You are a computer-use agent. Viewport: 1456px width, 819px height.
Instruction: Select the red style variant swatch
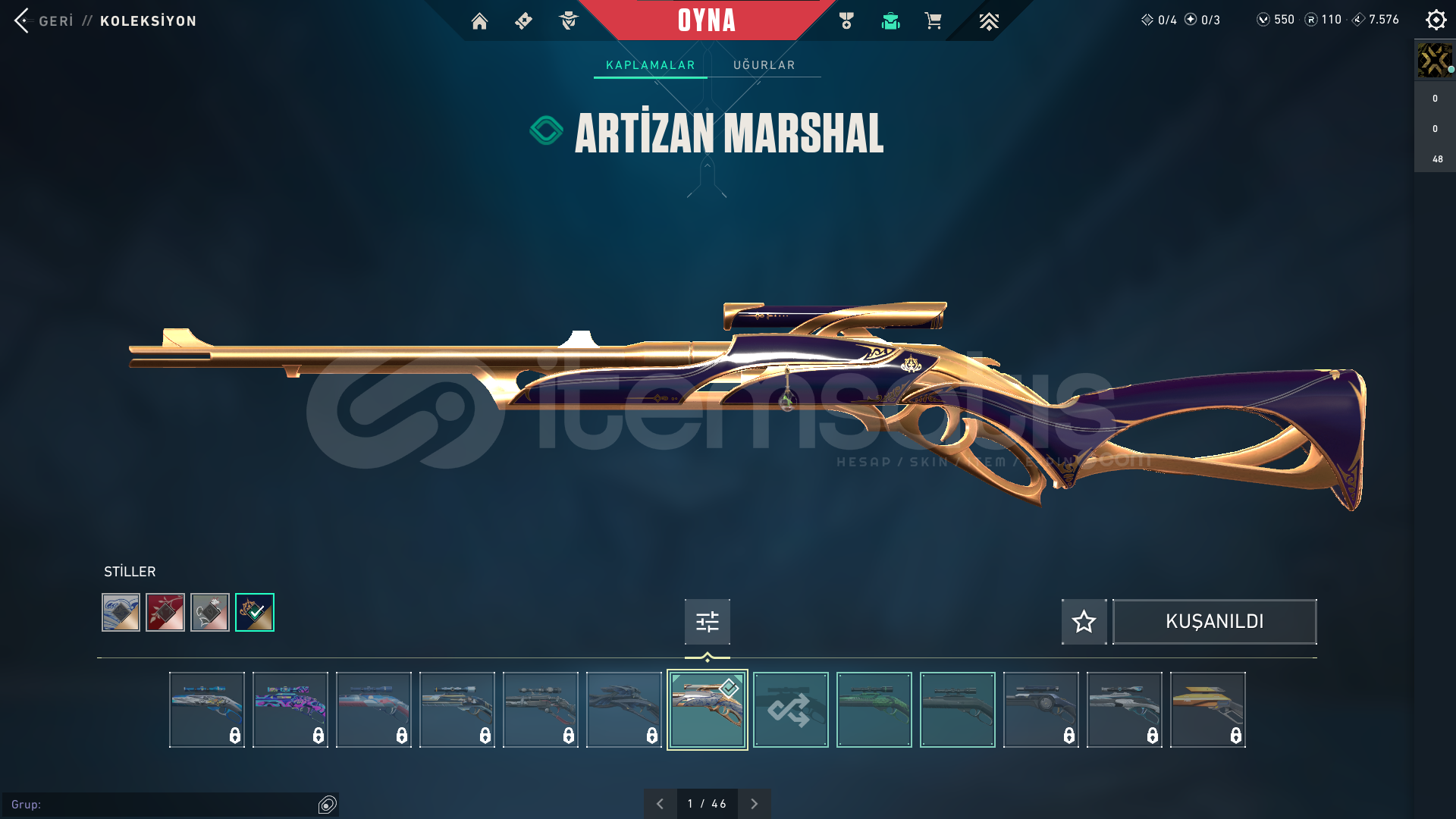click(x=165, y=613)
